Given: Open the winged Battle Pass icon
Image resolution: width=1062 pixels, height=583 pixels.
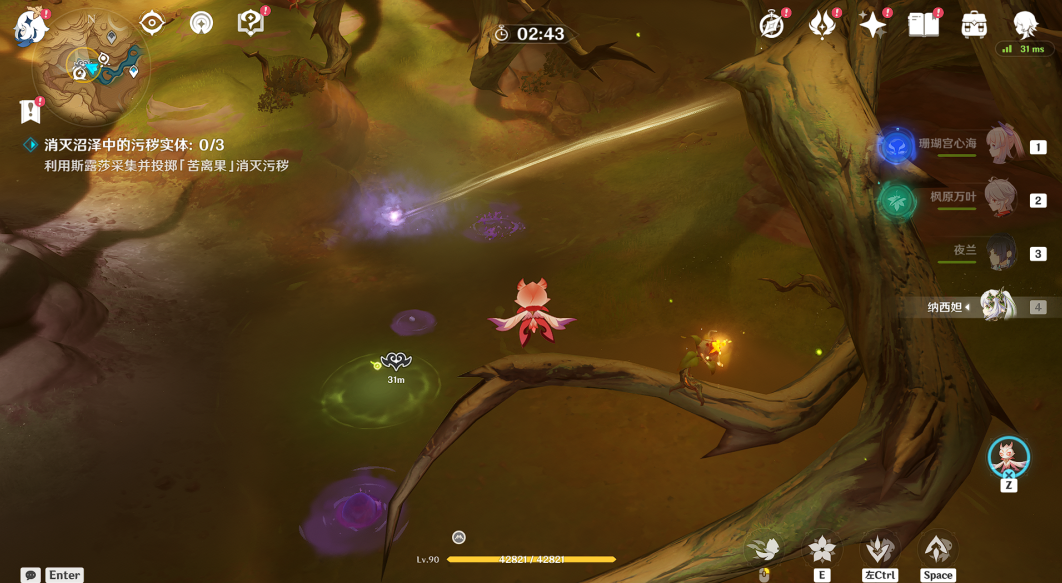Looking at the screenshot, I should [x=822, y=25].
